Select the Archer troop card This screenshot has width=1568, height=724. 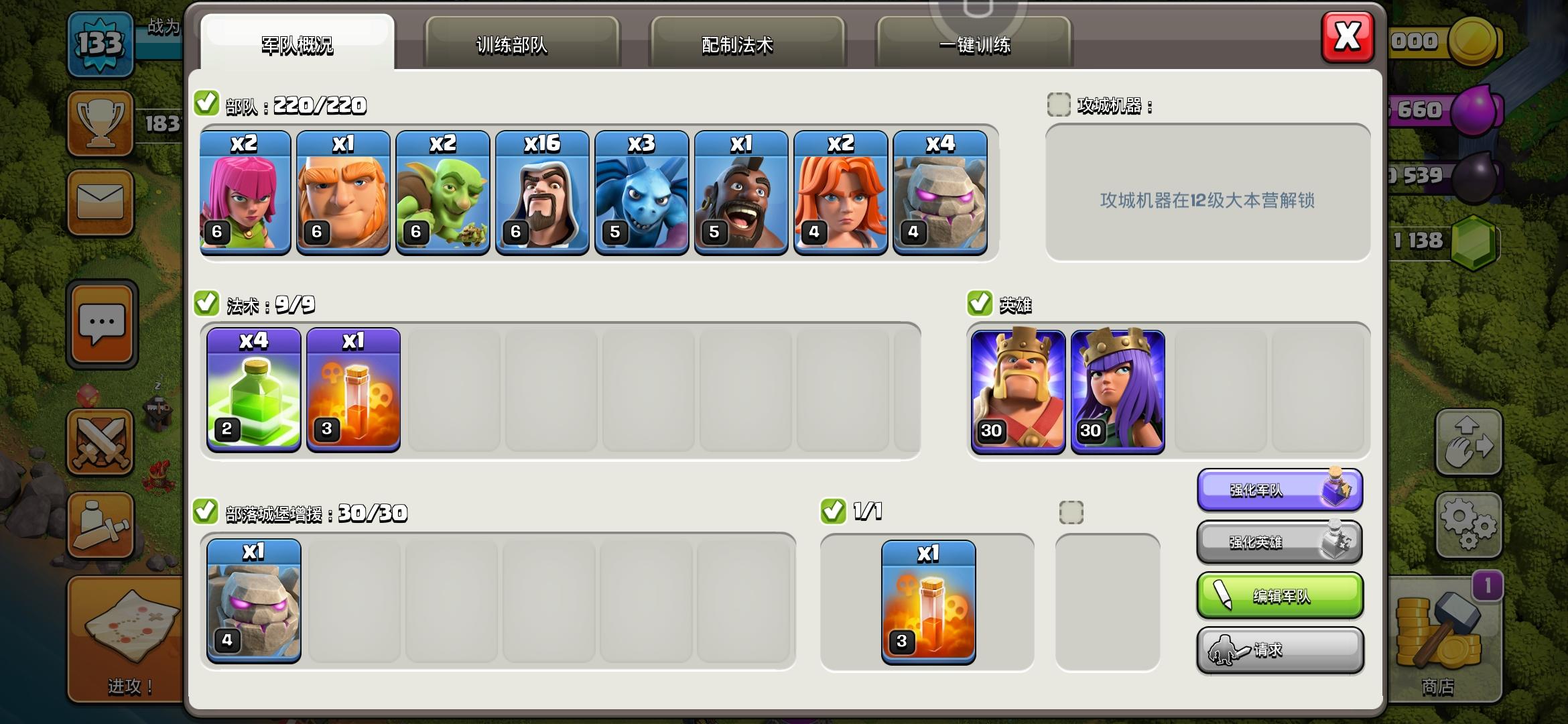(x=243, y=194)
